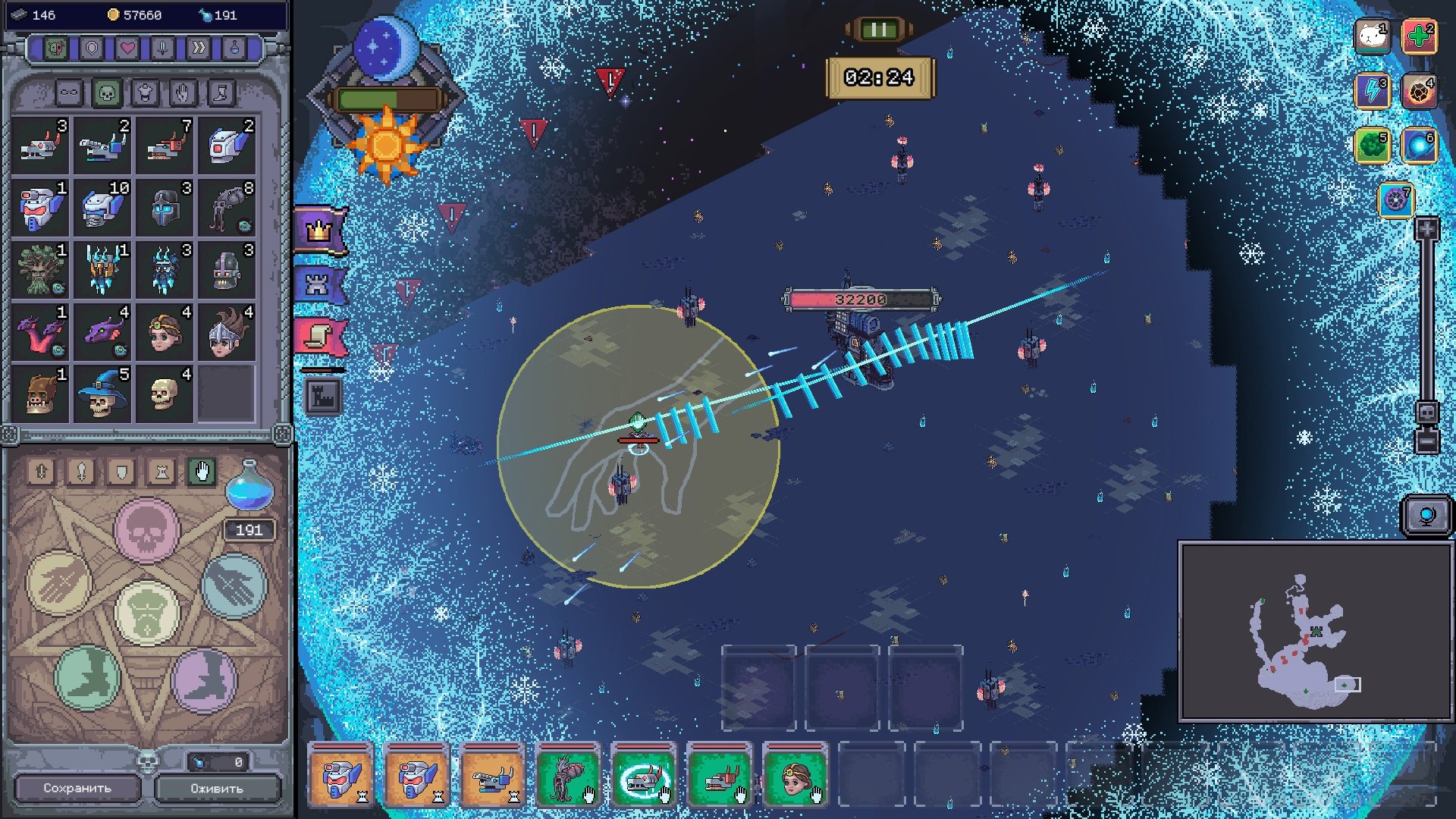Open the skull category tab

(107, 93)
